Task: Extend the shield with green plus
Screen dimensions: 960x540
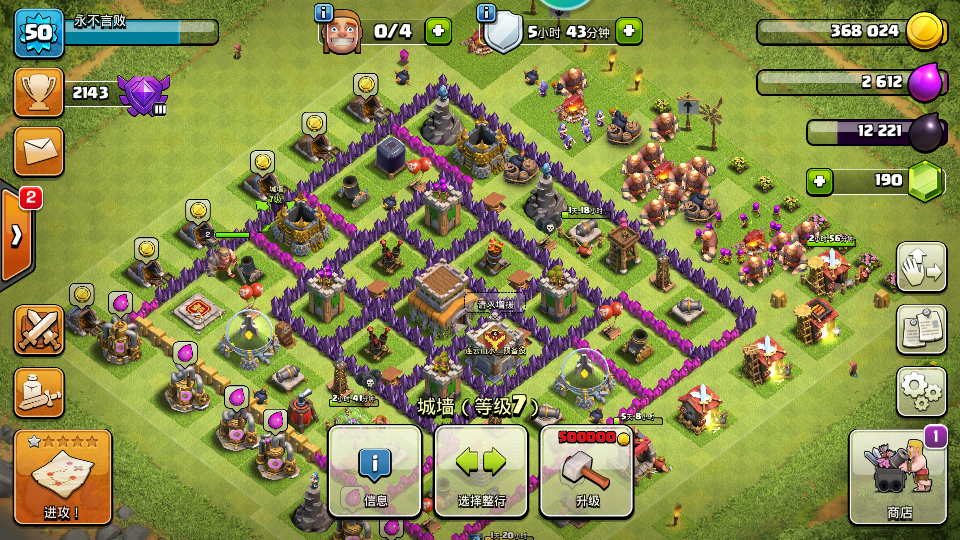Action: (628, 31)
